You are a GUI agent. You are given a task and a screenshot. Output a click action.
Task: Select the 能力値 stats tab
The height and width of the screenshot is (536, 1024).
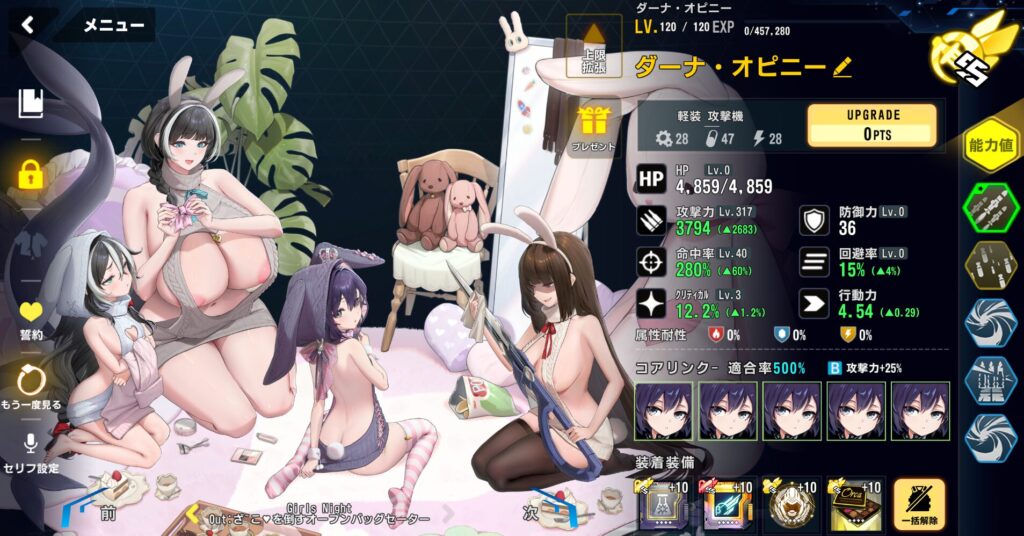(990, 147)
